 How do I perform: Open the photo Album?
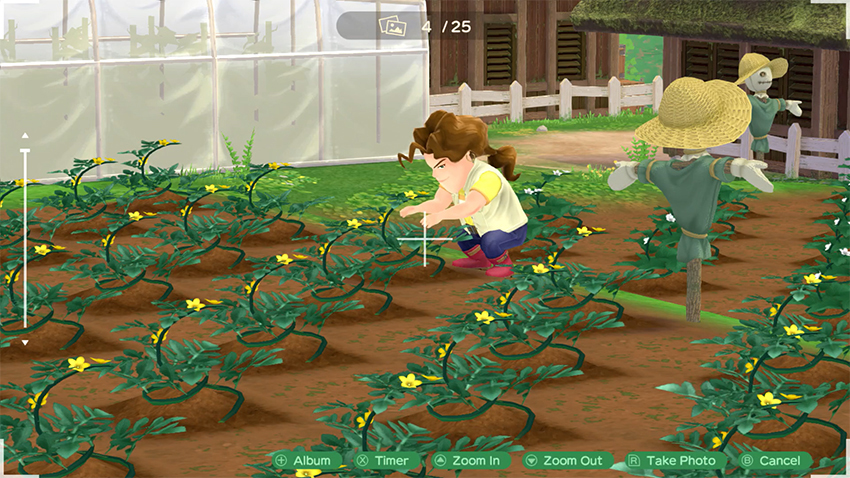tap(303, 461)
